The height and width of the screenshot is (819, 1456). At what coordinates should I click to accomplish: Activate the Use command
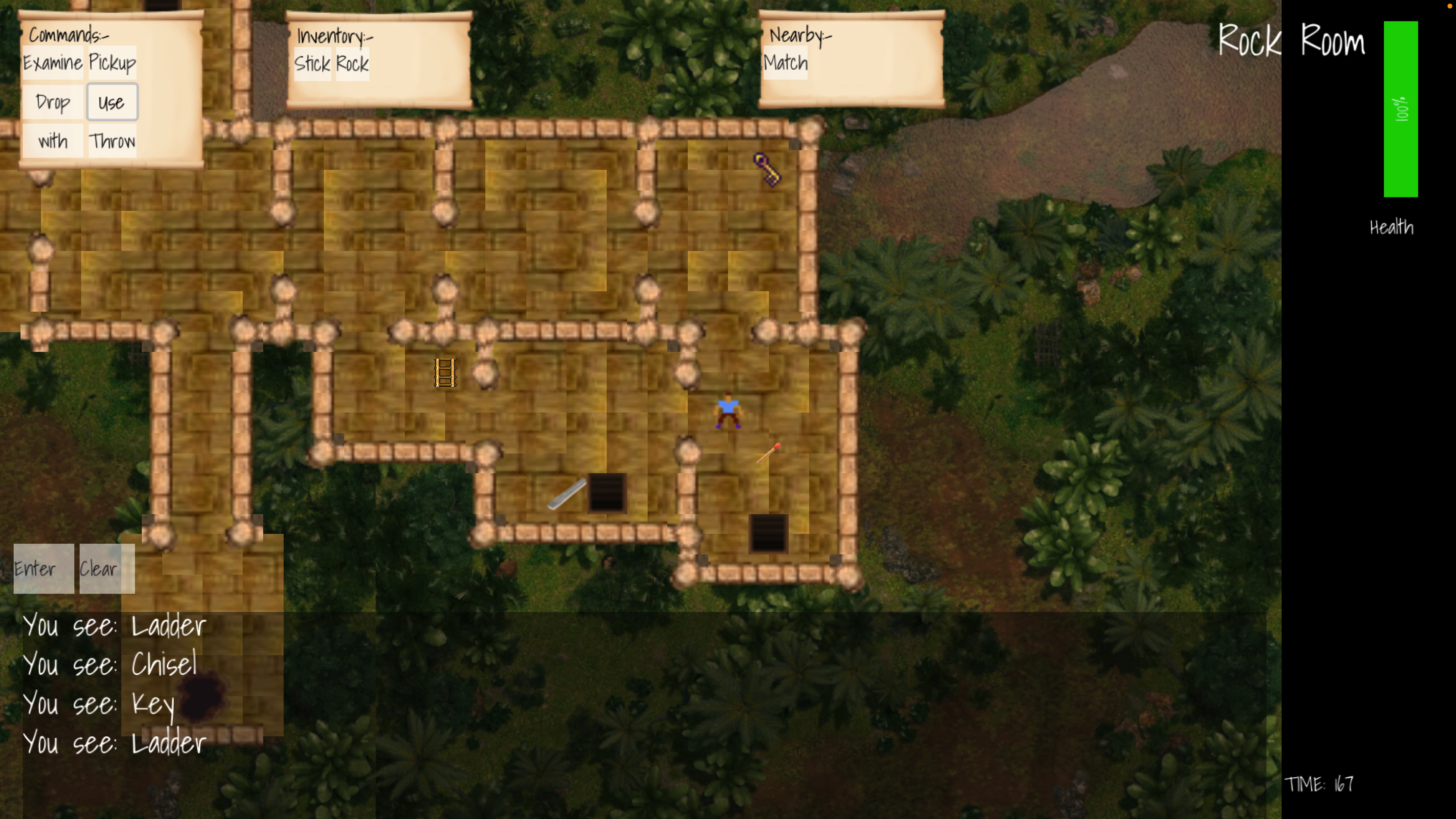pyautogui.click(x=111, y=102)
